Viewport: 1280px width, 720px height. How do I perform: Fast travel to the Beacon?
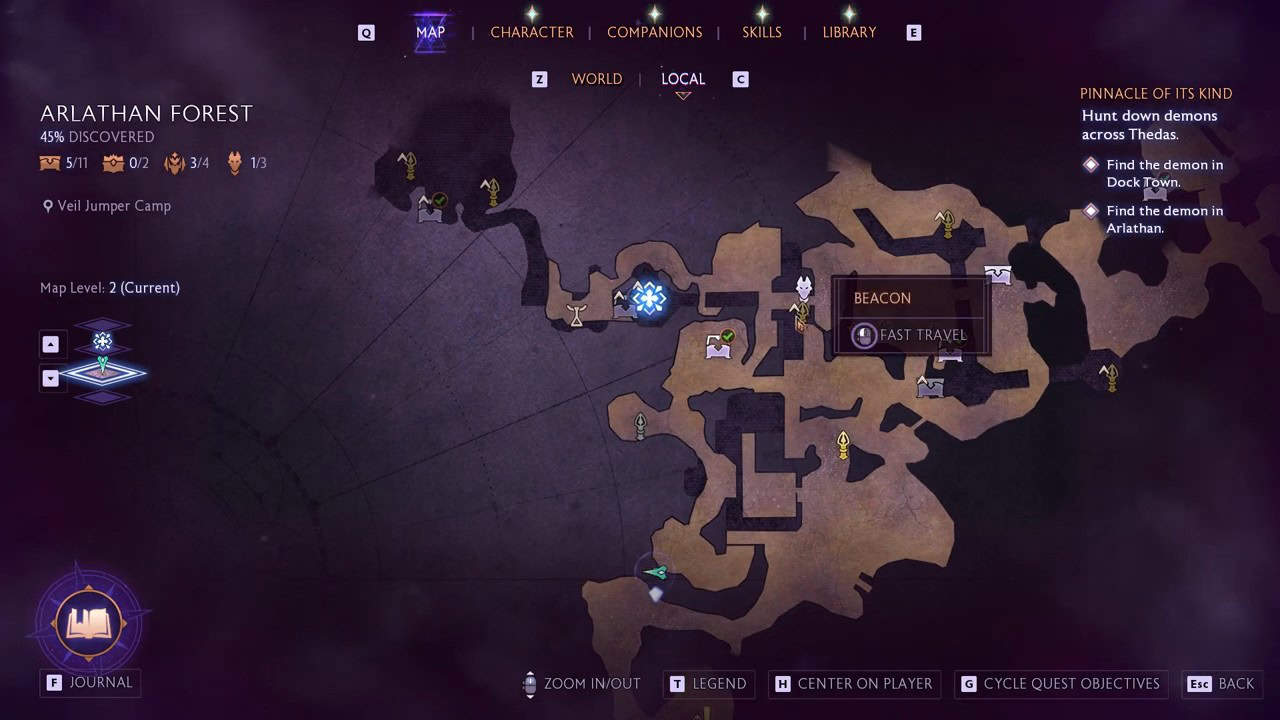910,335
